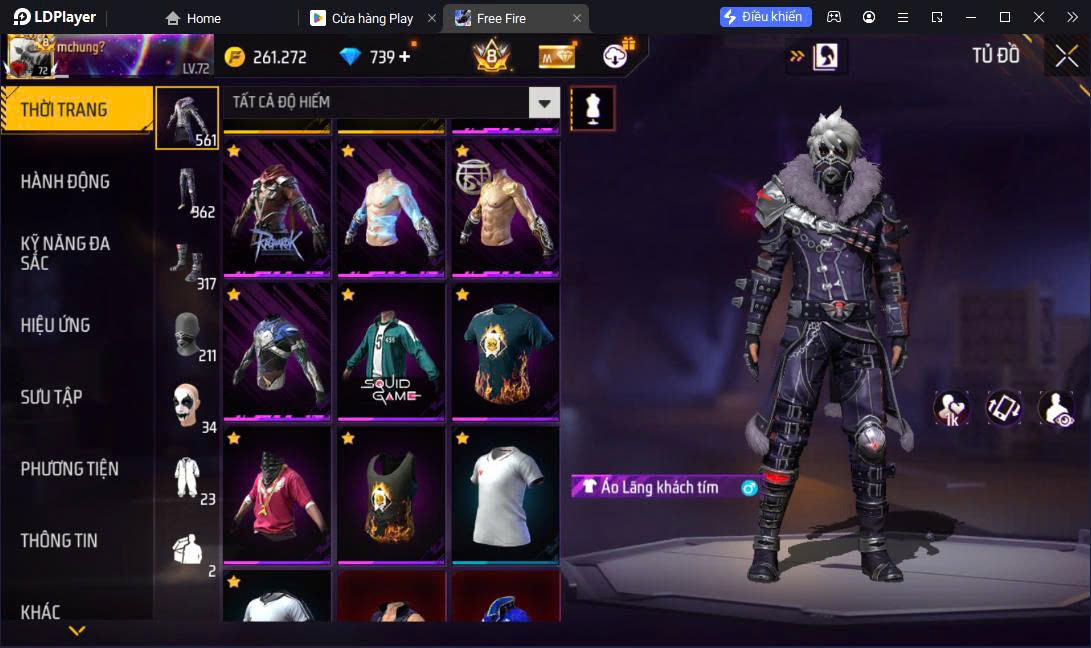Go to the Sưu Tập collection tab
1091x648 pixels.
pos(51,397)
